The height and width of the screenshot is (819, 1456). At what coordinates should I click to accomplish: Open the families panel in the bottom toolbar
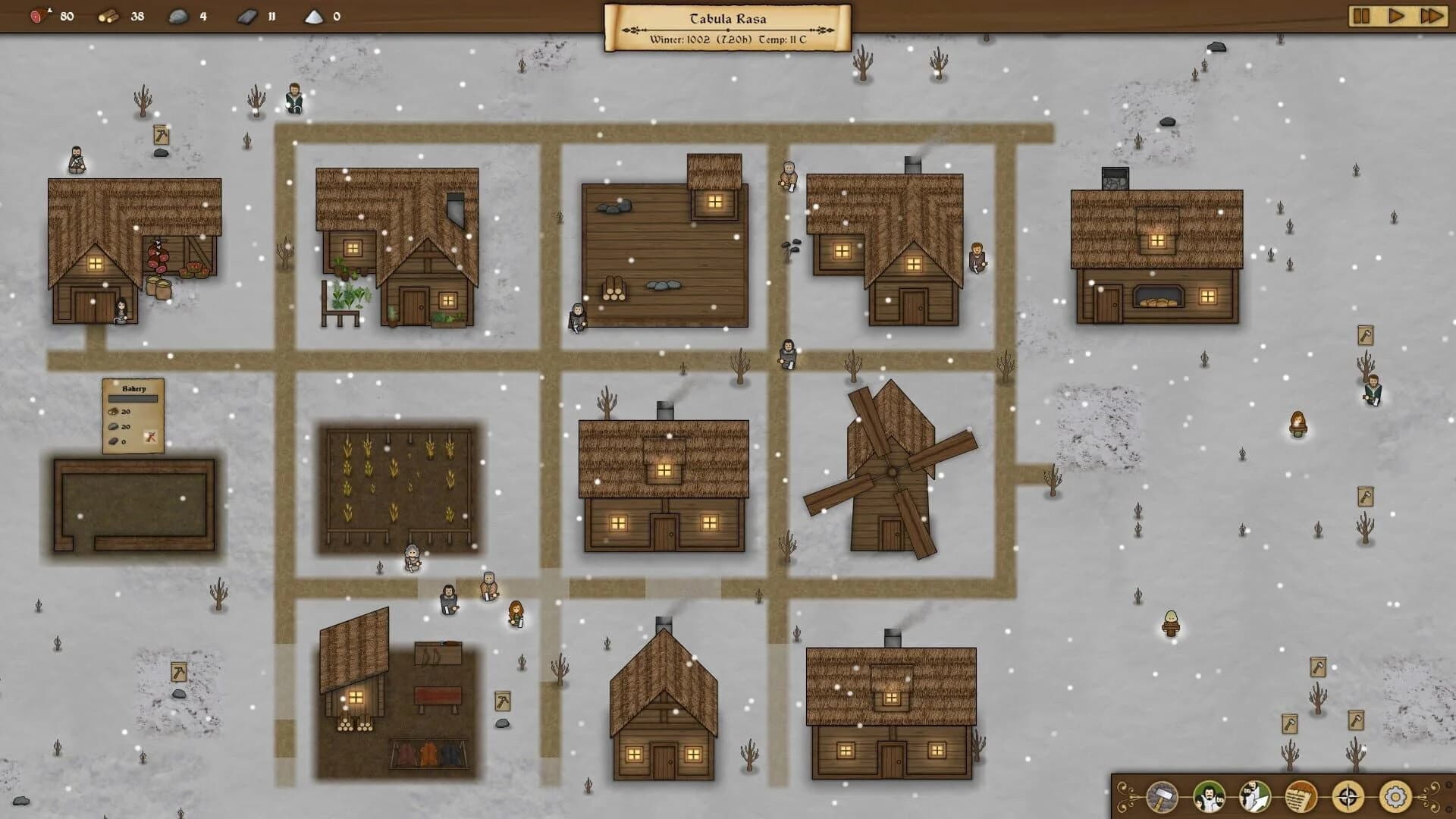click(x=1209, y=795)
